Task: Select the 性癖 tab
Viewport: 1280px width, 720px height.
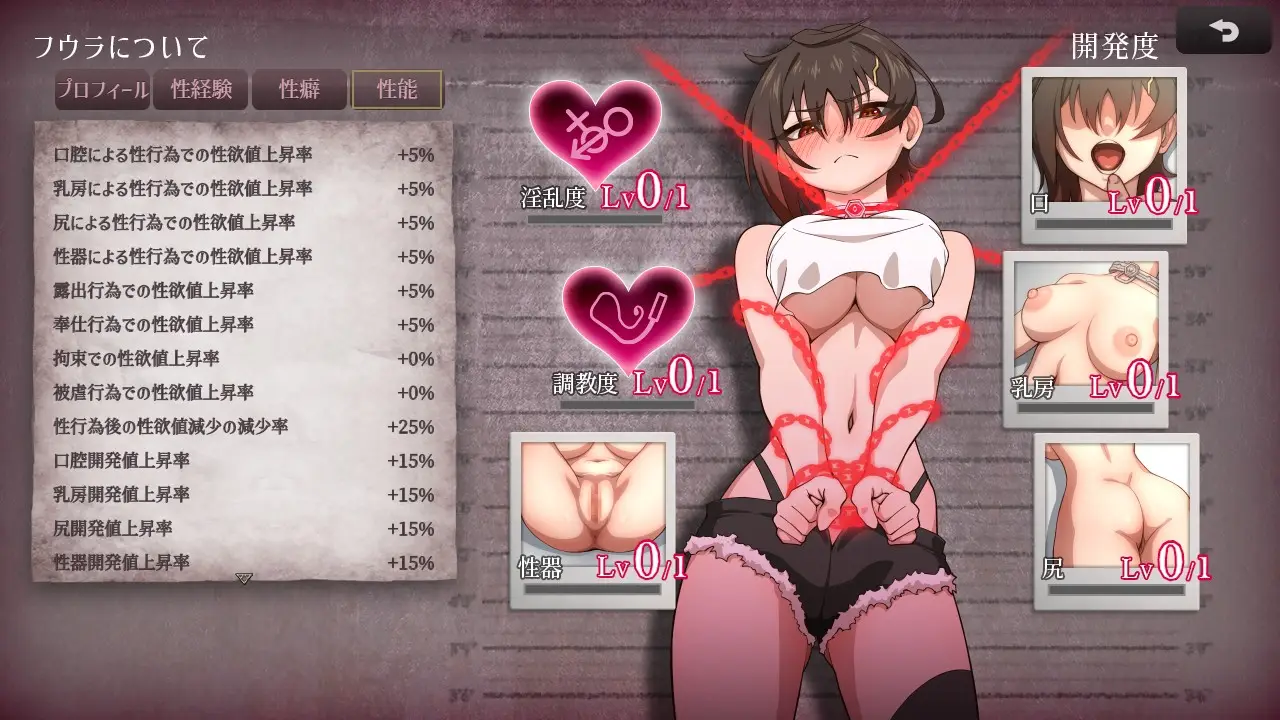Action: pyautogui.click(x=299, y=89)
